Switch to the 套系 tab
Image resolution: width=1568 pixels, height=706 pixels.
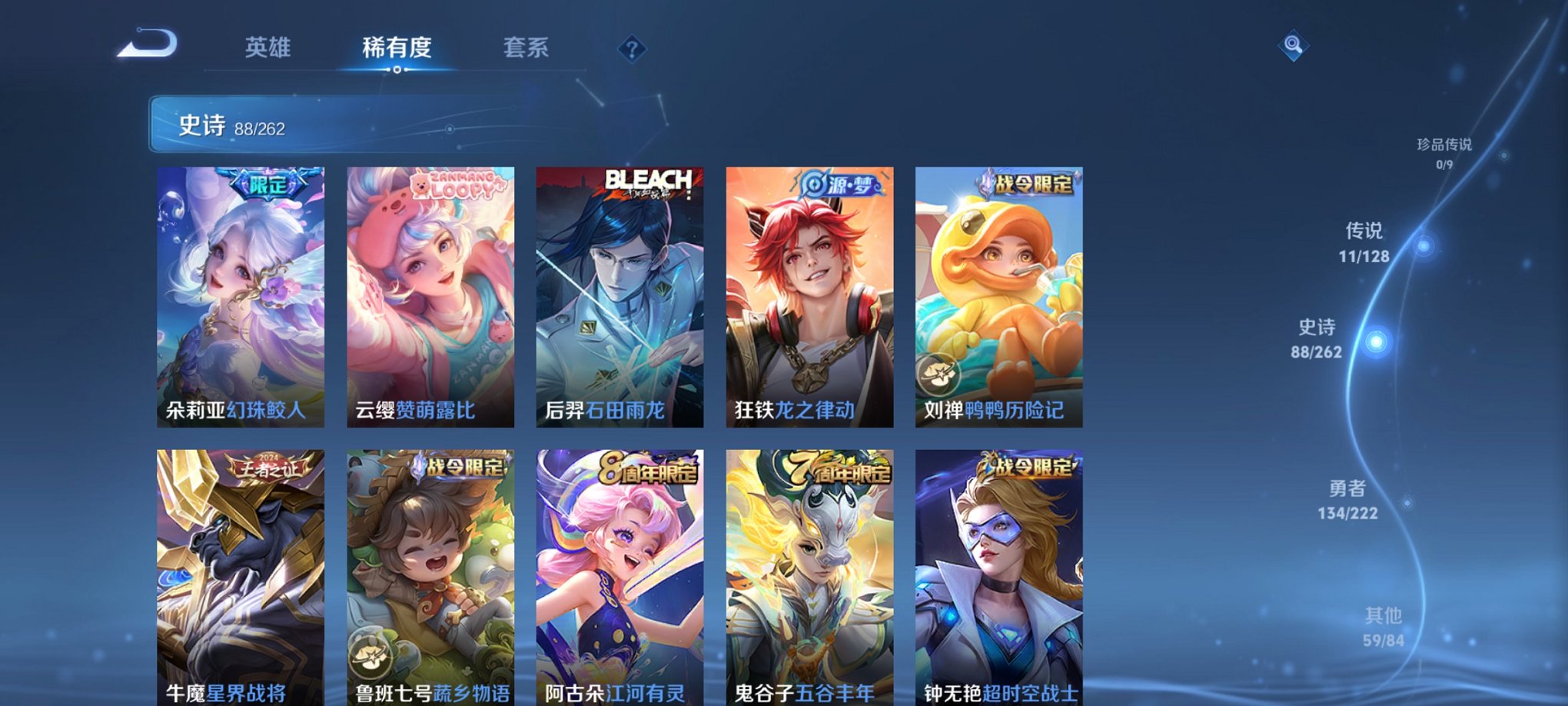527,48
